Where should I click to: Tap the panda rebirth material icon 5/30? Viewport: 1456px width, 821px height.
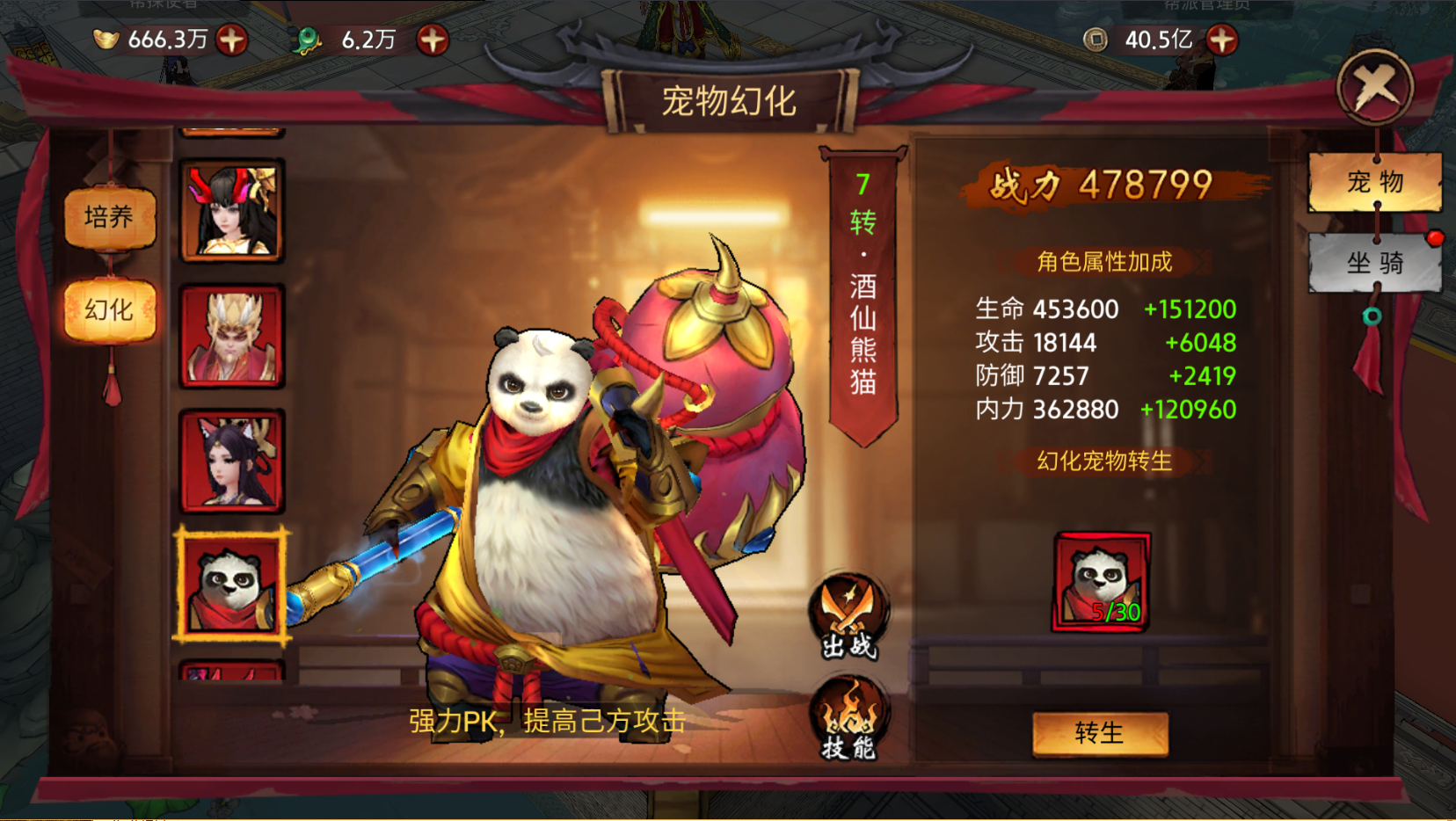pos(1101,582)
